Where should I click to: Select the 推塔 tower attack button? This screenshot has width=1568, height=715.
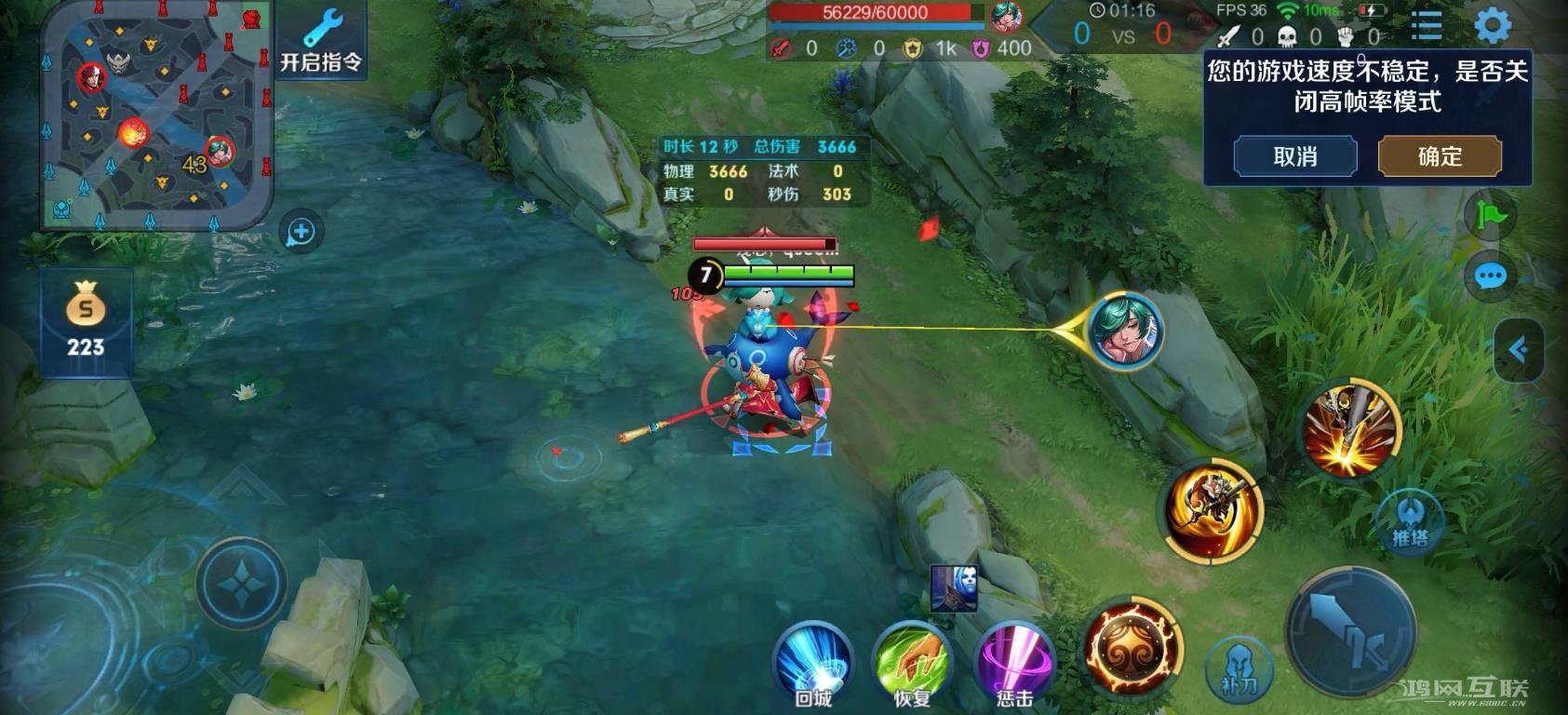click(1409, 523)
